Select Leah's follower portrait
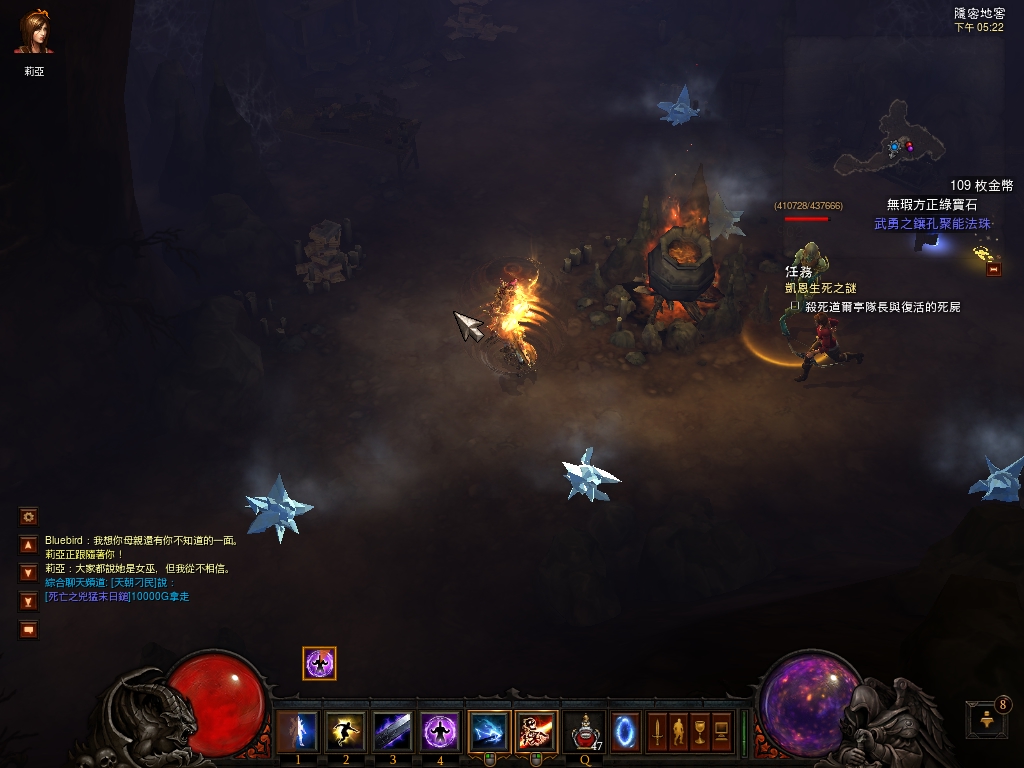Screen dimensions: 1024x768 pyautogui.click(x=34, y=33)
